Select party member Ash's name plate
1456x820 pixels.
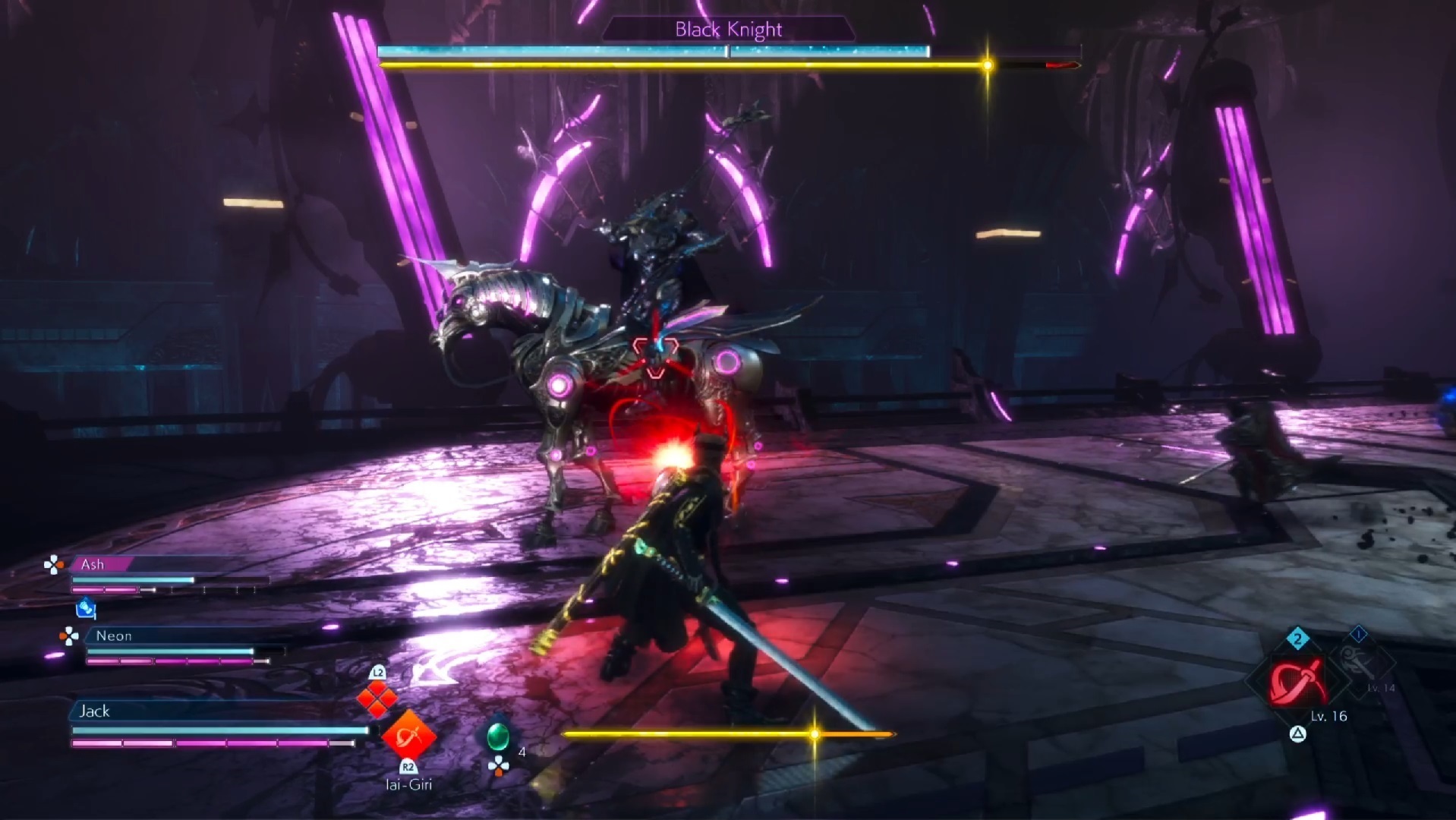pos(93,564)
